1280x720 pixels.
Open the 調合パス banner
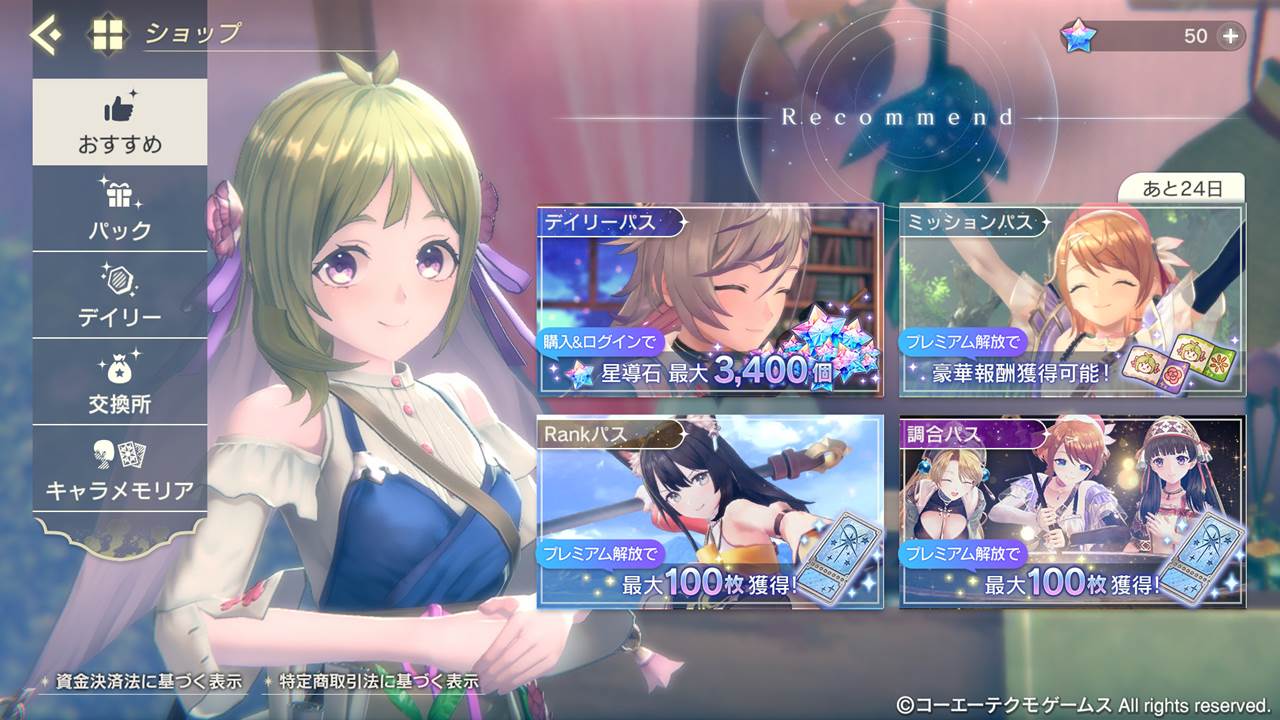pos(1072,513)
